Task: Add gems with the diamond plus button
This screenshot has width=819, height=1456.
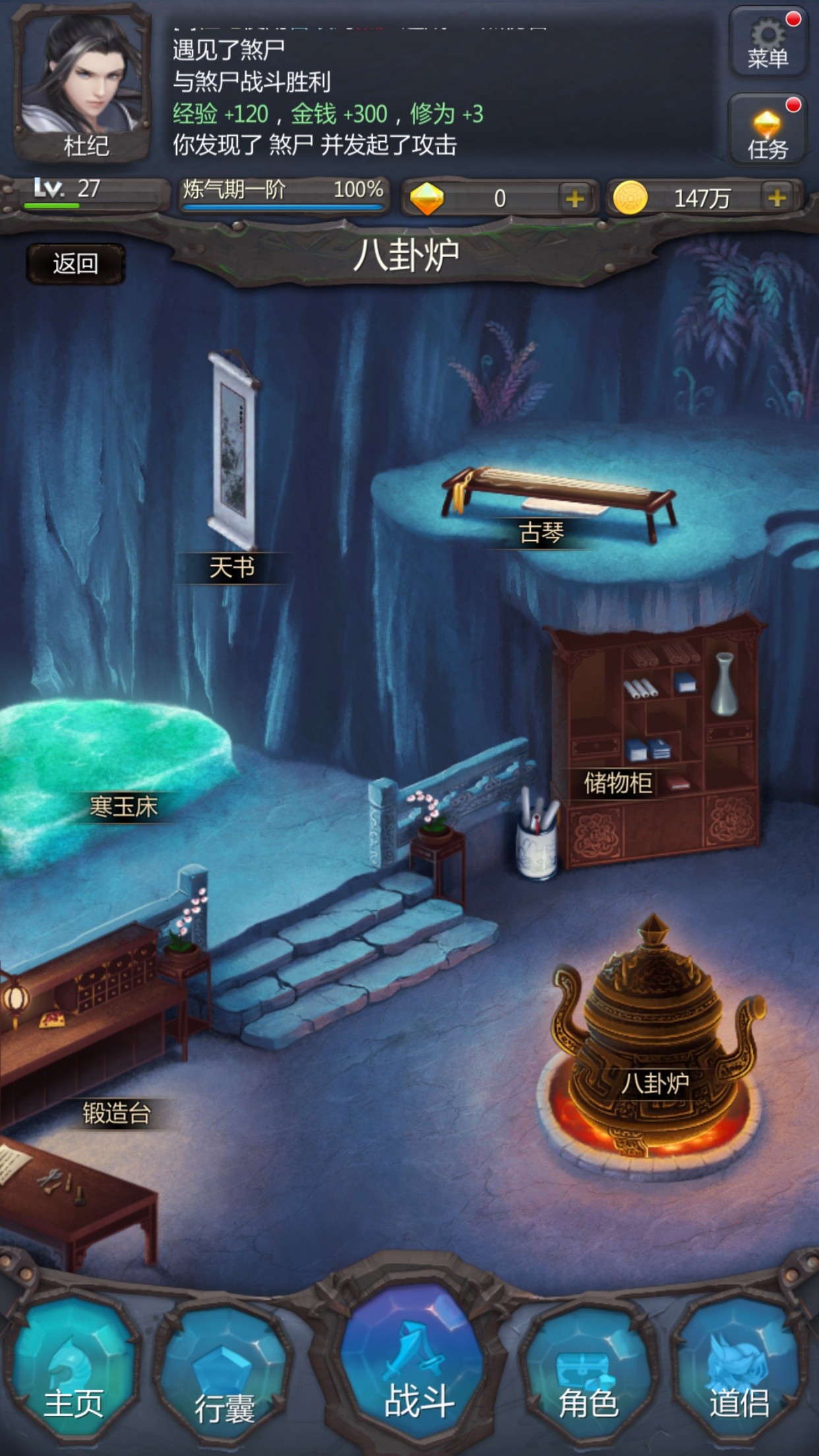Action: (574, 198)
